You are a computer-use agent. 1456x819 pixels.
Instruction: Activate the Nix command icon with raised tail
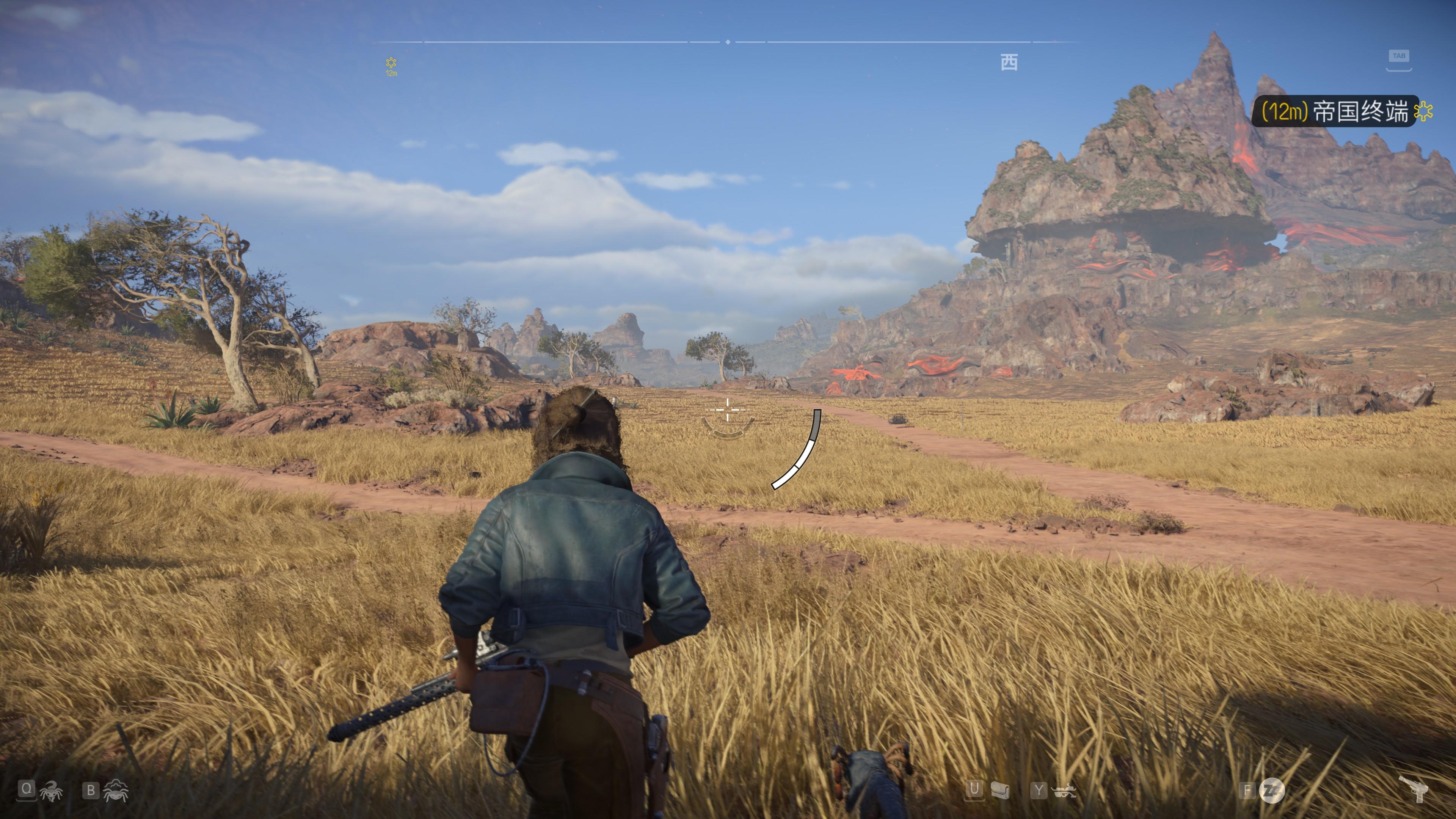(51, 791)
